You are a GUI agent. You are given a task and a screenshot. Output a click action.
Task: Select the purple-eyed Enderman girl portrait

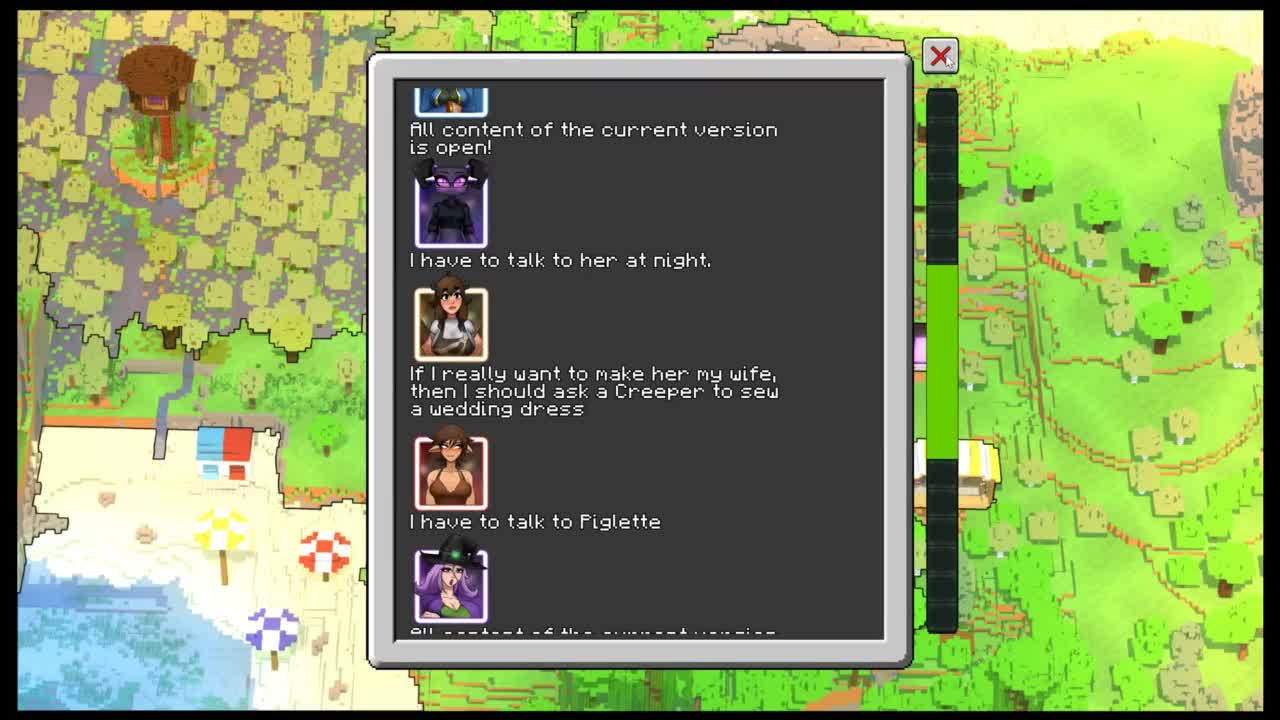[x=451, y=208]
